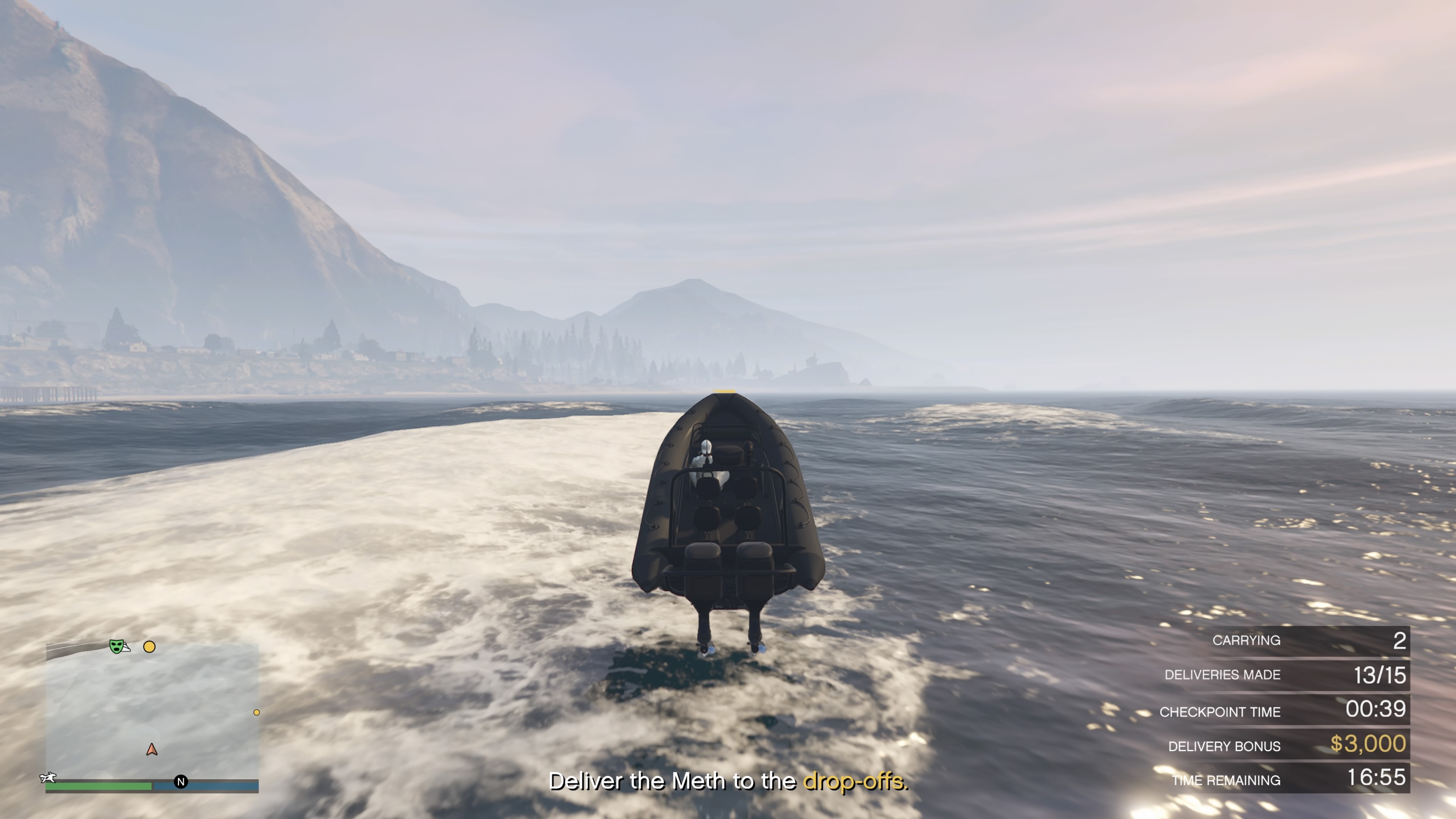The width and height of the screenshot is (1456, 819).
Task: Click the north compass marker
Action: tap(181, 782)
